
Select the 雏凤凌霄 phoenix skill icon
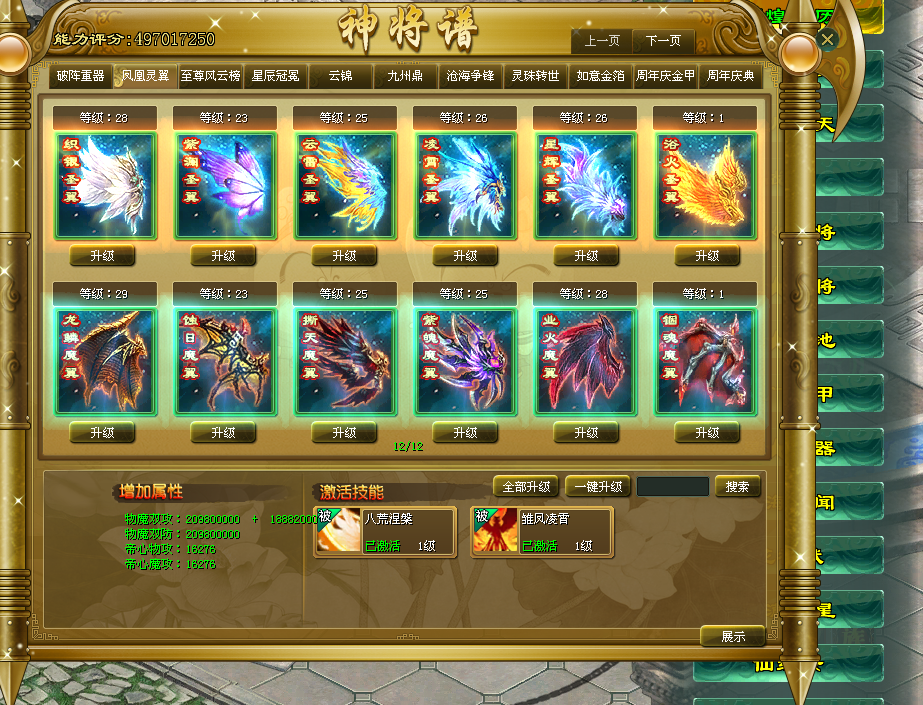pyautogui.click(x=495, y=532)
